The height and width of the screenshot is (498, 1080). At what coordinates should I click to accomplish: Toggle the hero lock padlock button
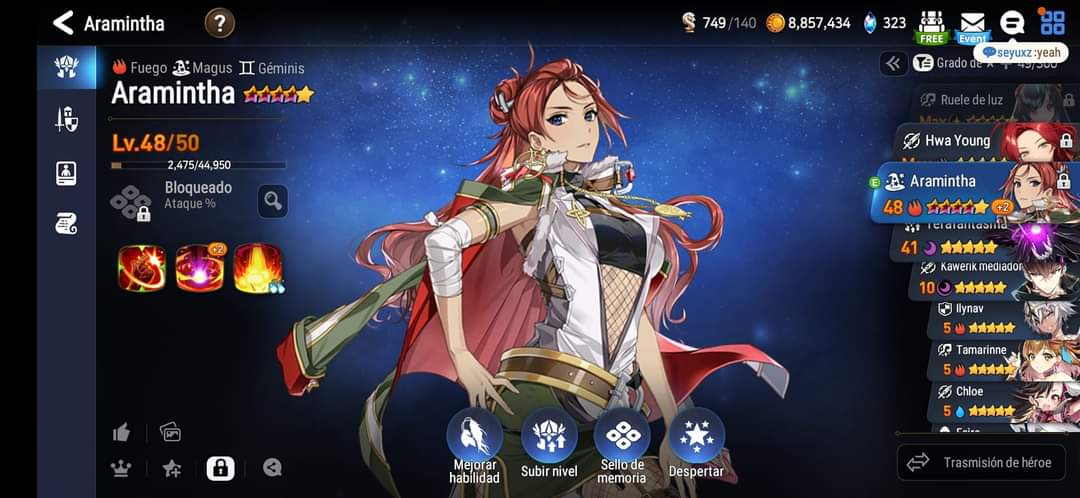tap(220, 467)
